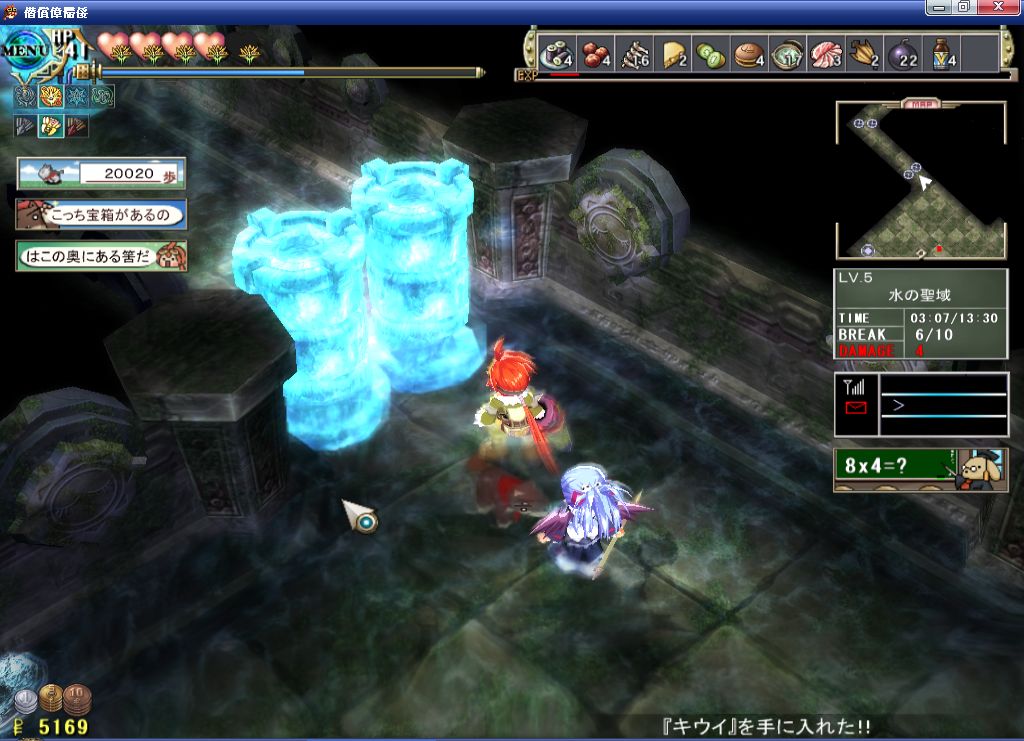Choose the sliced meat item
Image resolution: width=1024 pixels, height=741 pixels.
(x=827, y=54)
